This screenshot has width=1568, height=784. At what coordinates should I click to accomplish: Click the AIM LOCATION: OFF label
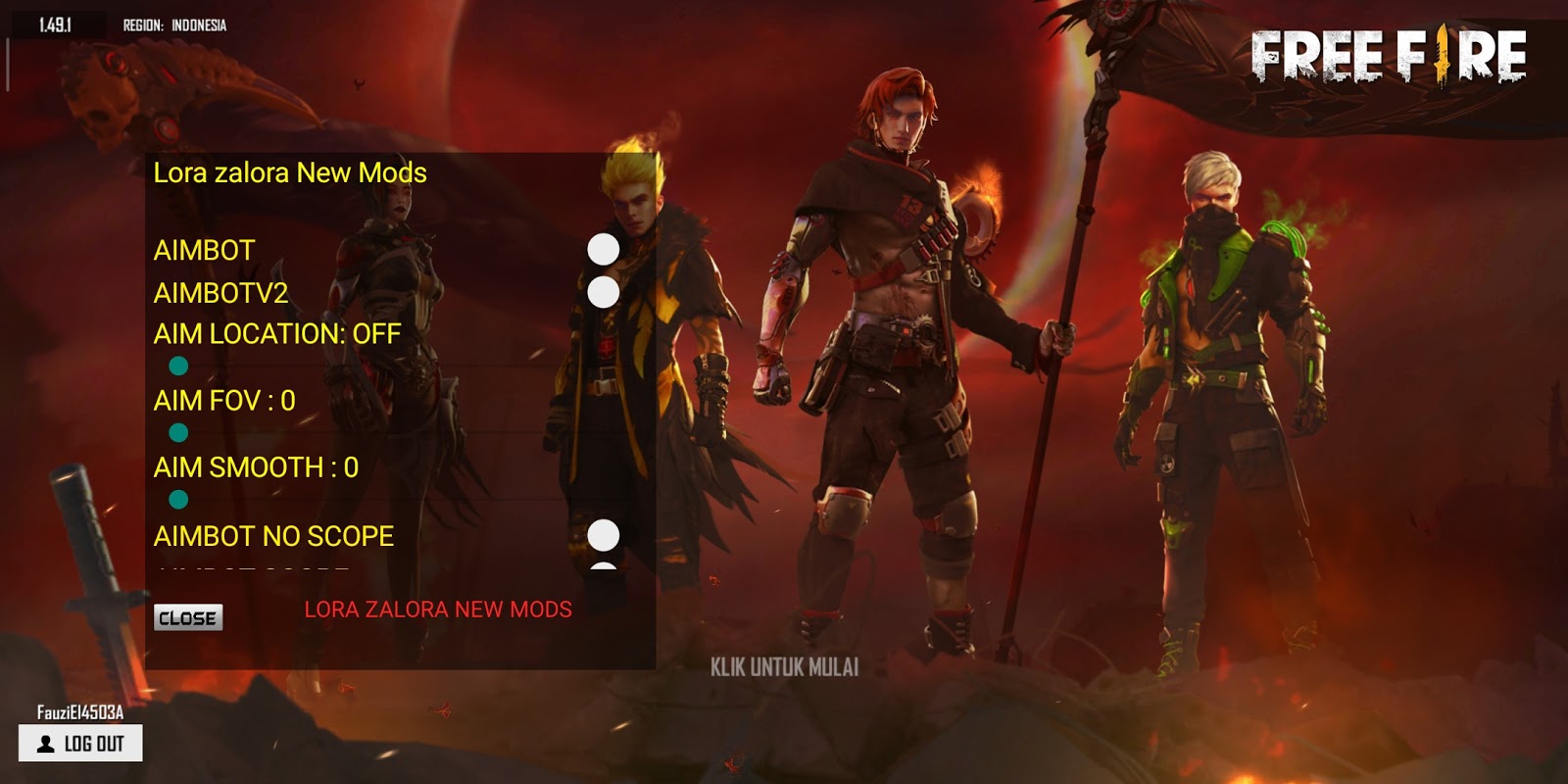tap(275, 334)
